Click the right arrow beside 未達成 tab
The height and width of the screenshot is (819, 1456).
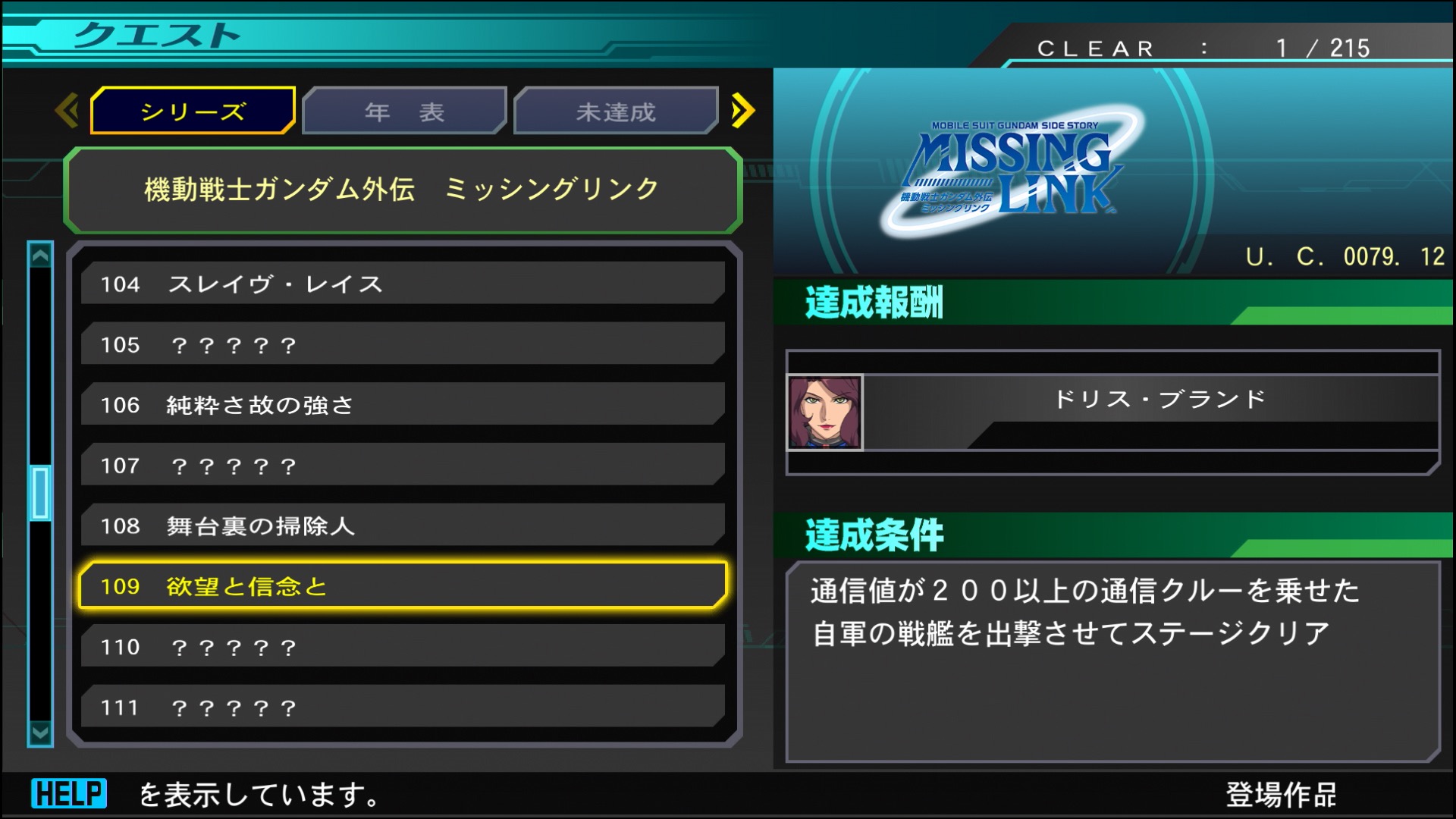[743, 110]
